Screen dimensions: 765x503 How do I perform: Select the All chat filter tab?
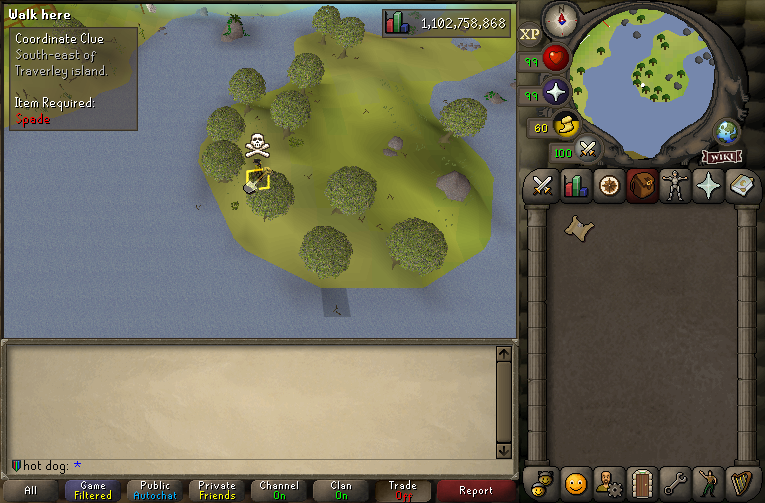[31, 490]
